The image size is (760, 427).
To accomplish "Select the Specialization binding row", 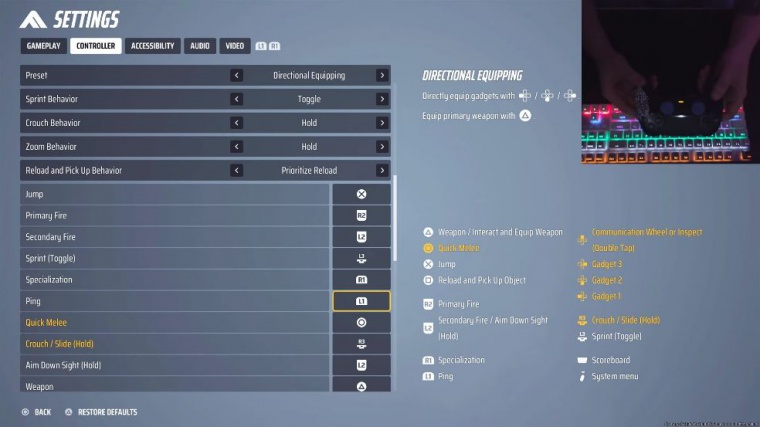I will click(175, 280).
